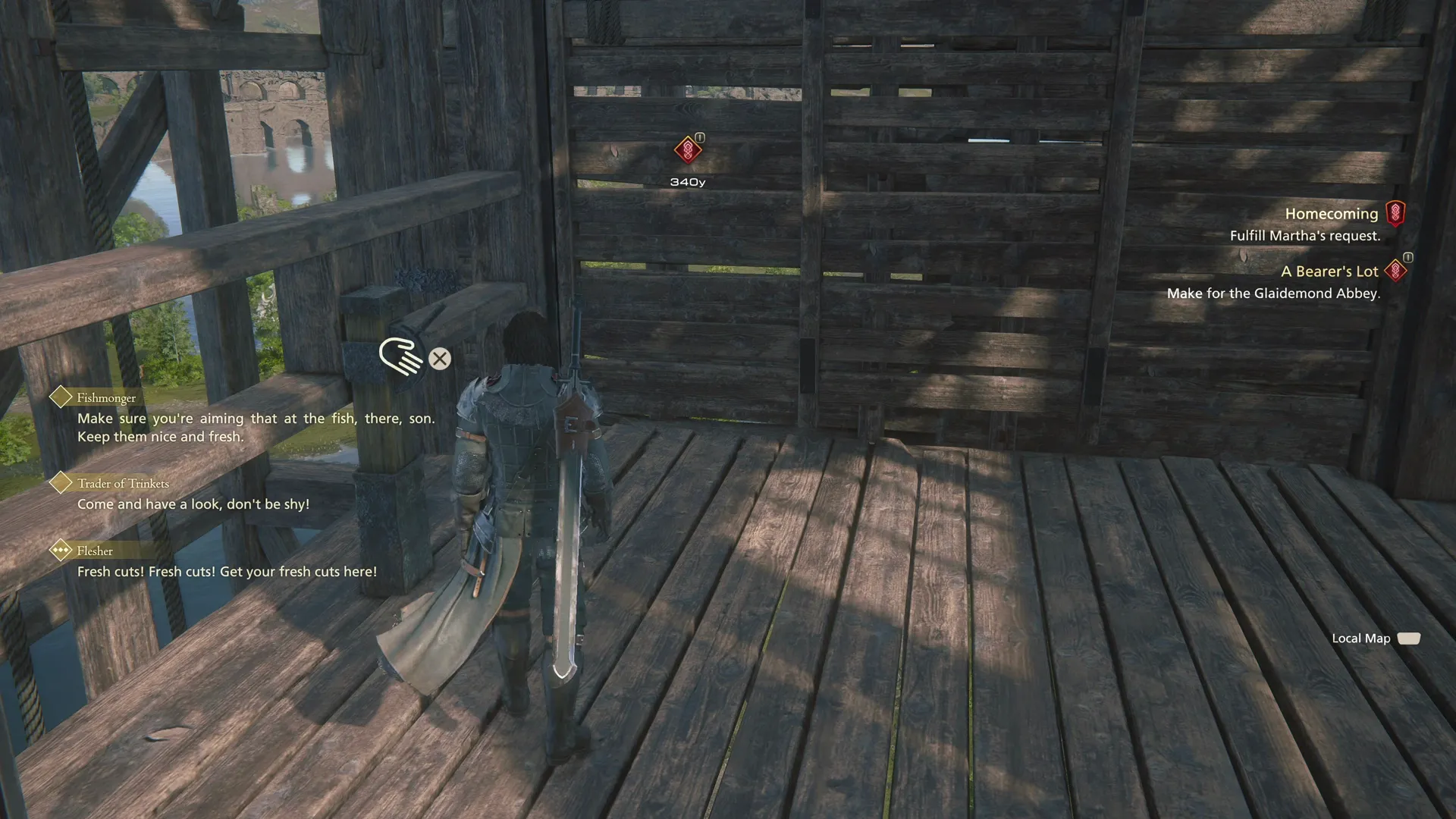1456x819 pixels.
Task: Select the Flesher name label
Action: click(94, 551)
